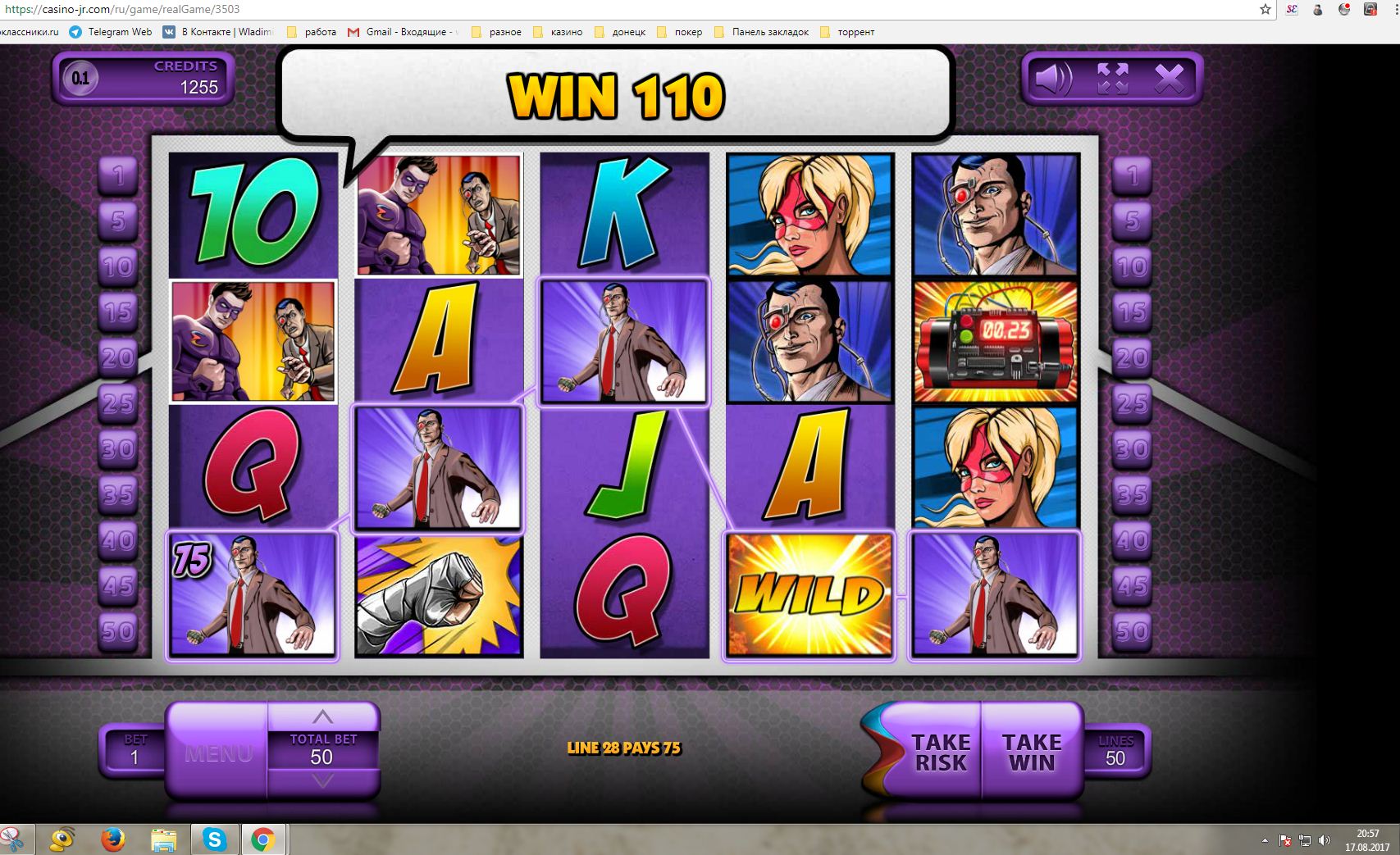Viewport: 1400px width, 855px height.
Task: Toggle the sound speaker icon
Action: pyautogui.click(x=1053, y=80)
